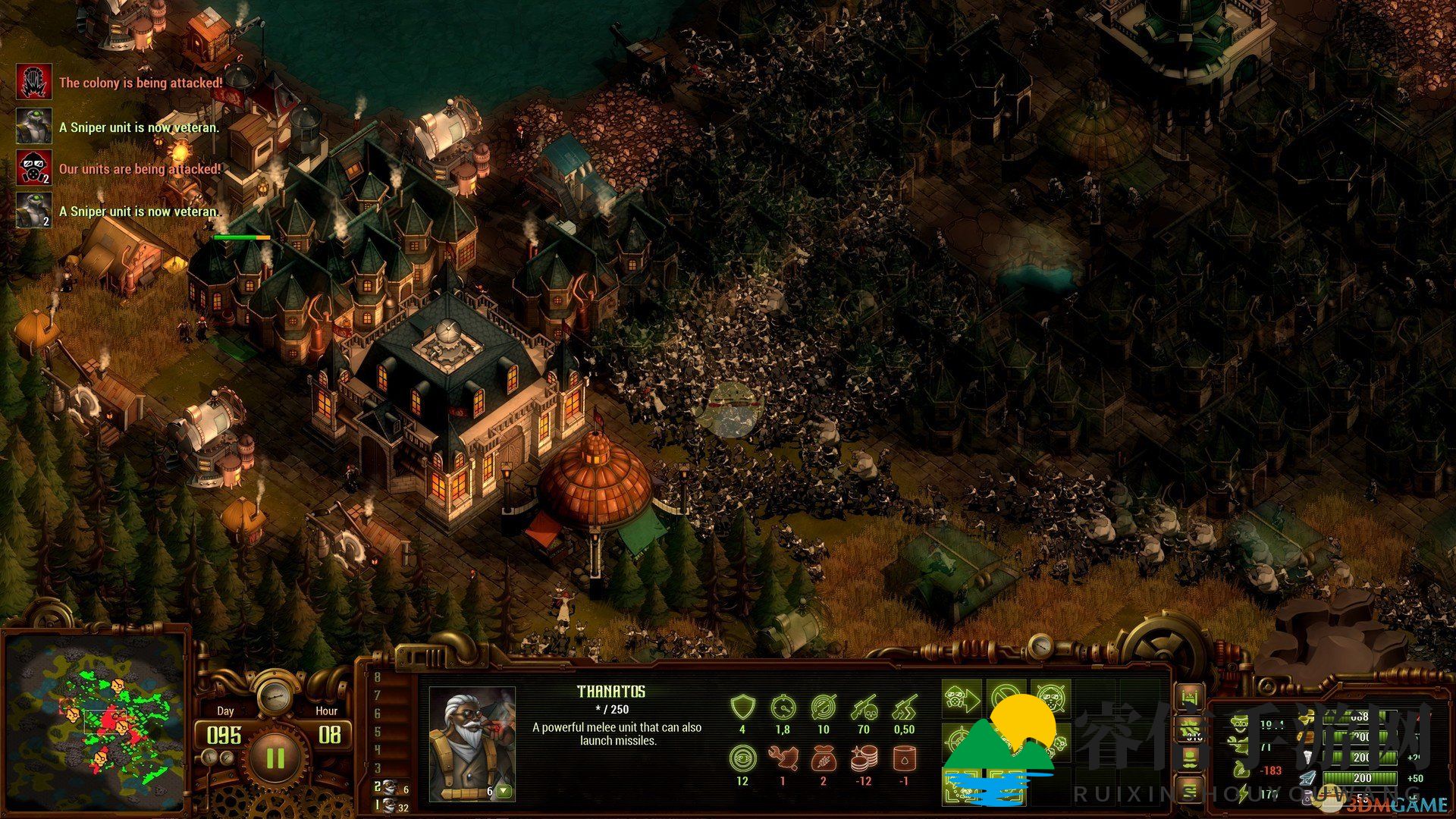Expand the green dropdown arrow on portrait

coord(504,792)
